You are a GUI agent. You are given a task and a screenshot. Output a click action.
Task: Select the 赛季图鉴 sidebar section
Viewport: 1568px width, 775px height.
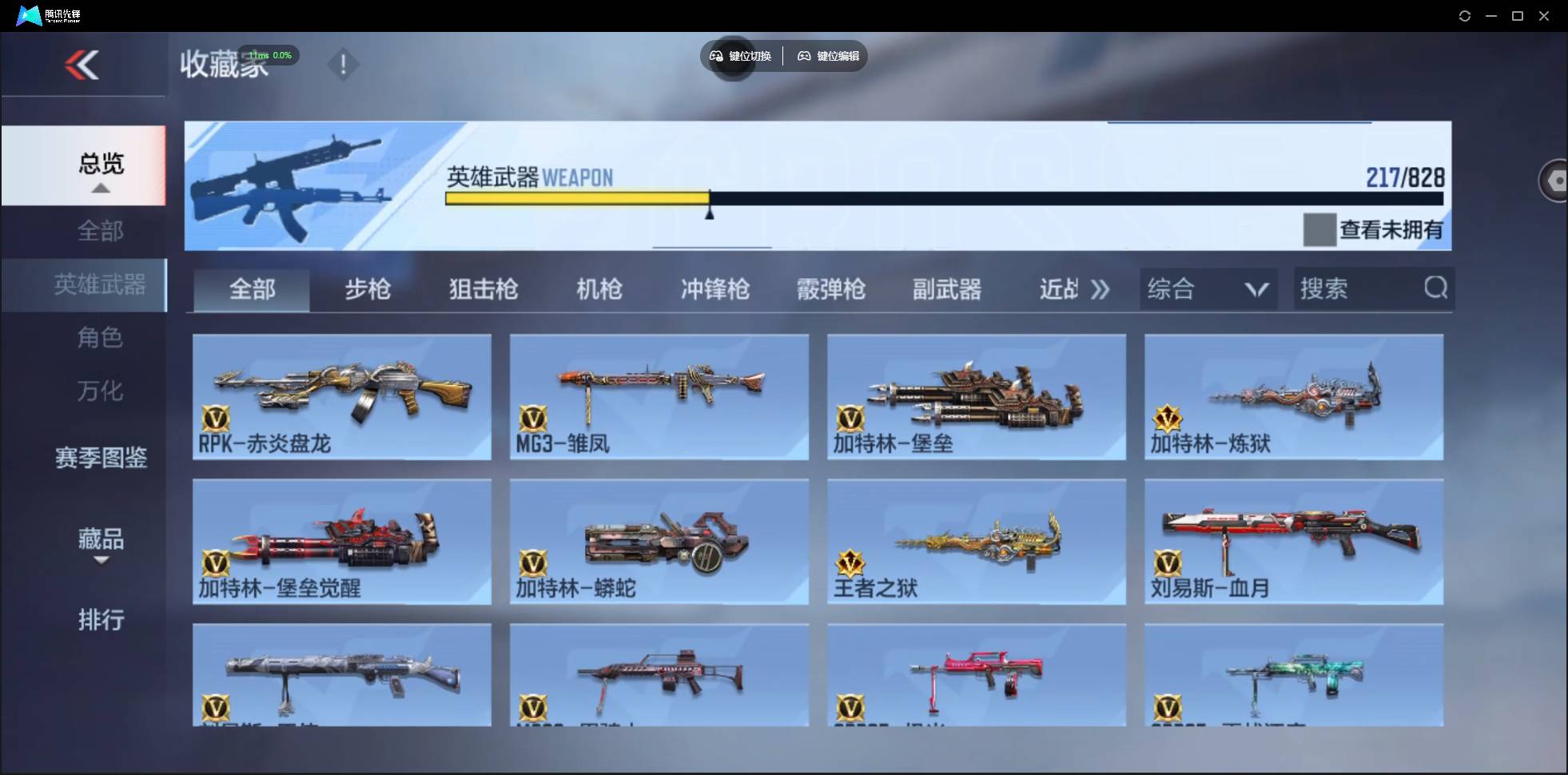point(100,457)
